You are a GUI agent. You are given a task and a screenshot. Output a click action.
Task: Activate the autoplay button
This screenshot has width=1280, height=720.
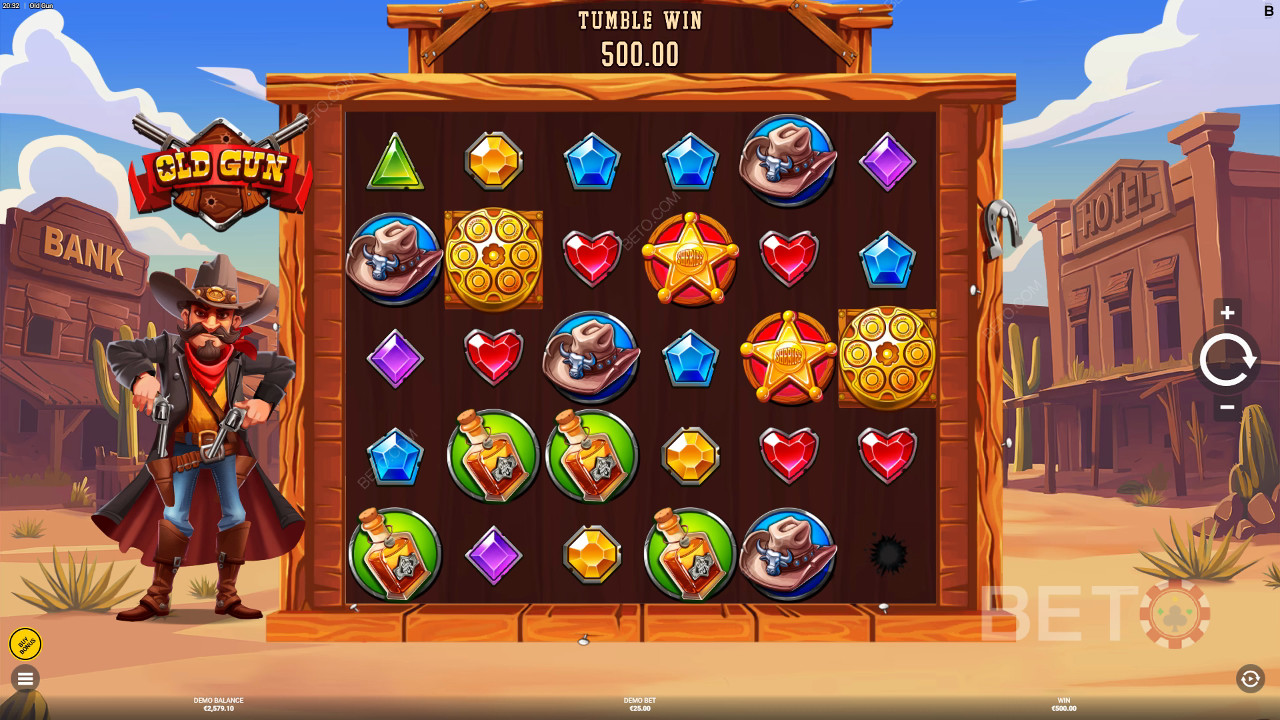point(1250,679)
